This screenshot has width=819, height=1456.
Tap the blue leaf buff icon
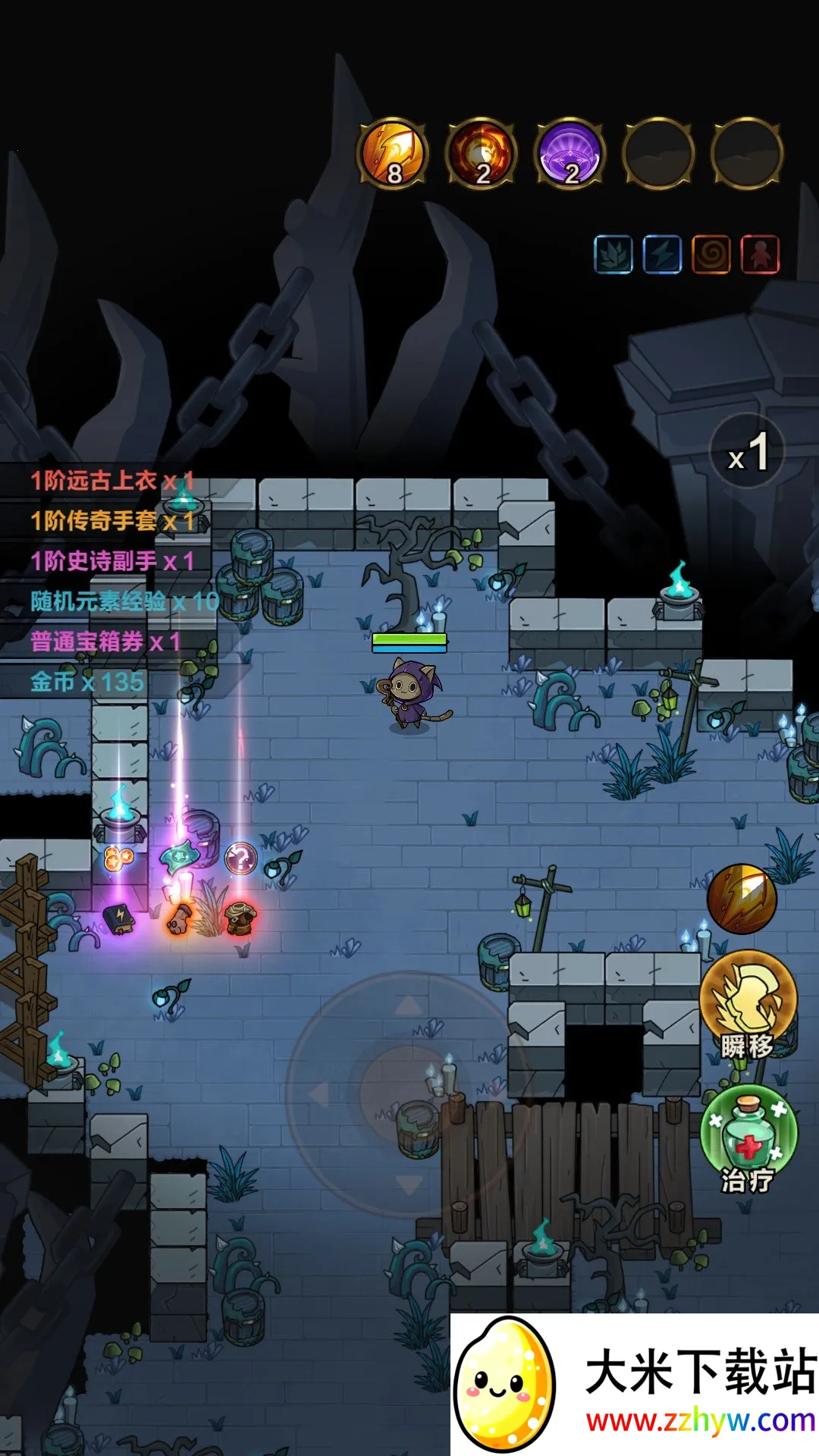click(613, 254)
